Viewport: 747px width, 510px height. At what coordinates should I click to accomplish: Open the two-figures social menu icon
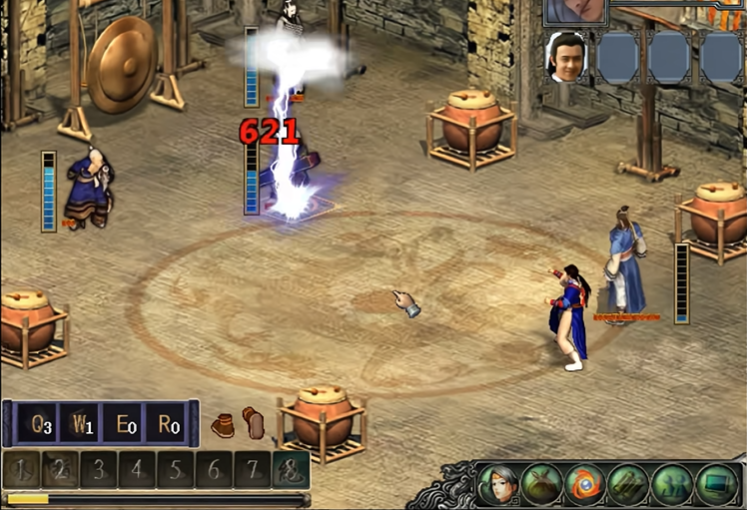(671, 485)
